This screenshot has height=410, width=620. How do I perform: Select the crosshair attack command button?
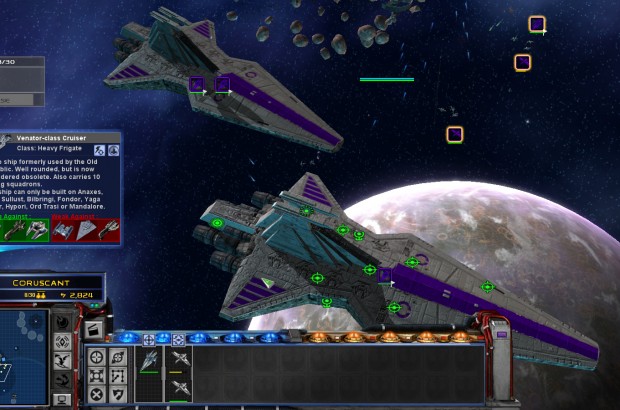click(97, 357)
